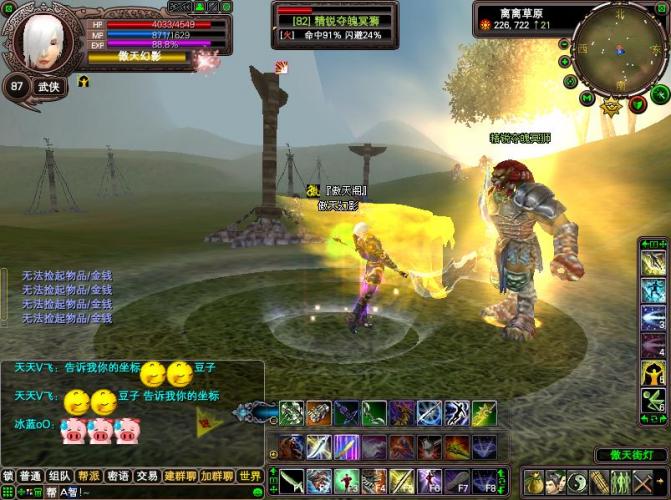The width and height of the screenshot is (671, 500).
Task: Switch to the 密语 whisper tab
Action: tap(118, 476)
